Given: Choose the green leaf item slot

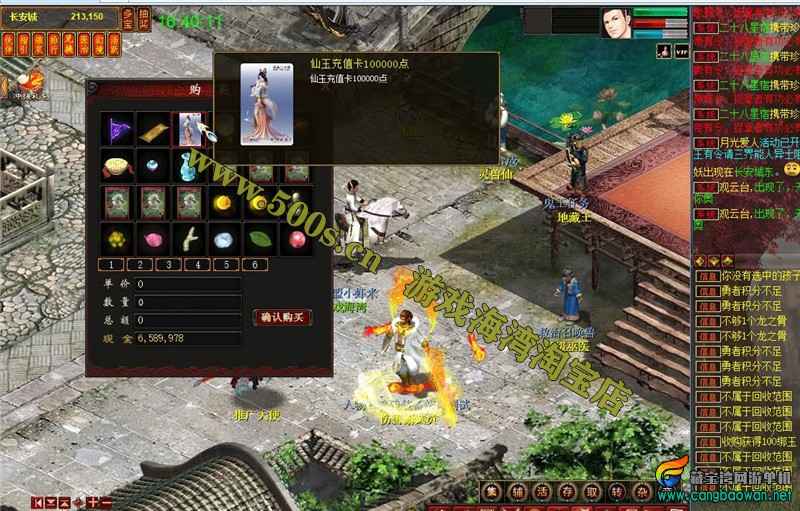Looking at the screenshot, I should (260, 239).
